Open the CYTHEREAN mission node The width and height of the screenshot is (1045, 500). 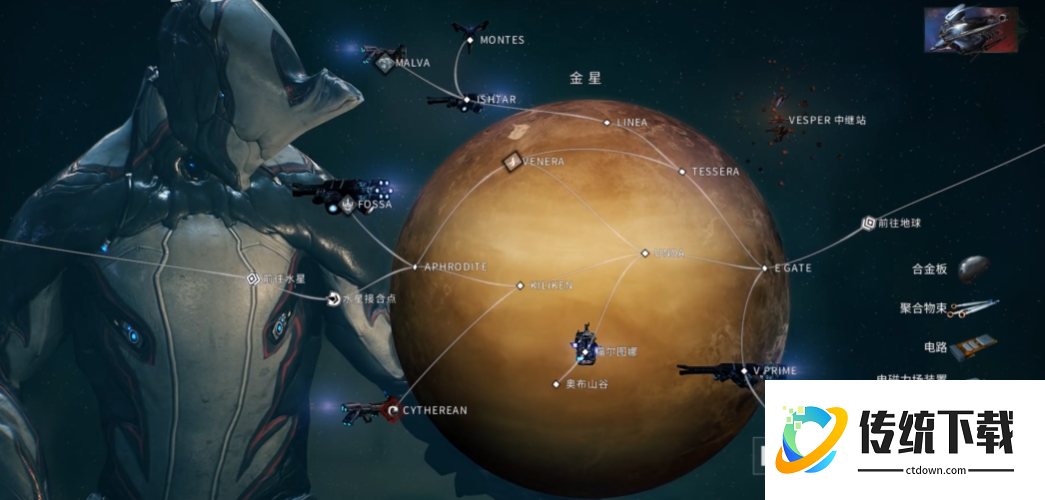click(394, 410)
